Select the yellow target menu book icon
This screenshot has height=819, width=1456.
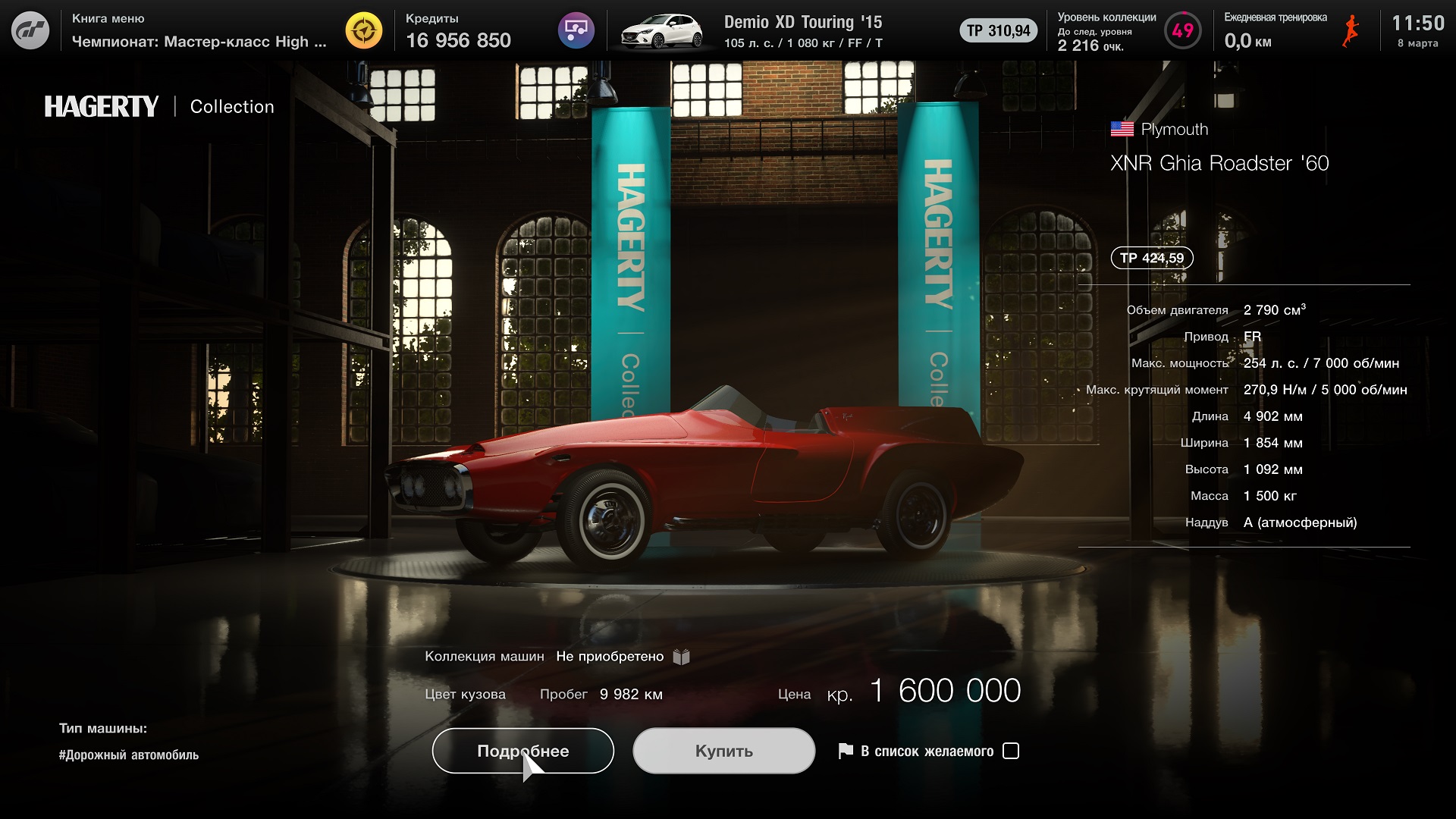(x=364, y=31)
